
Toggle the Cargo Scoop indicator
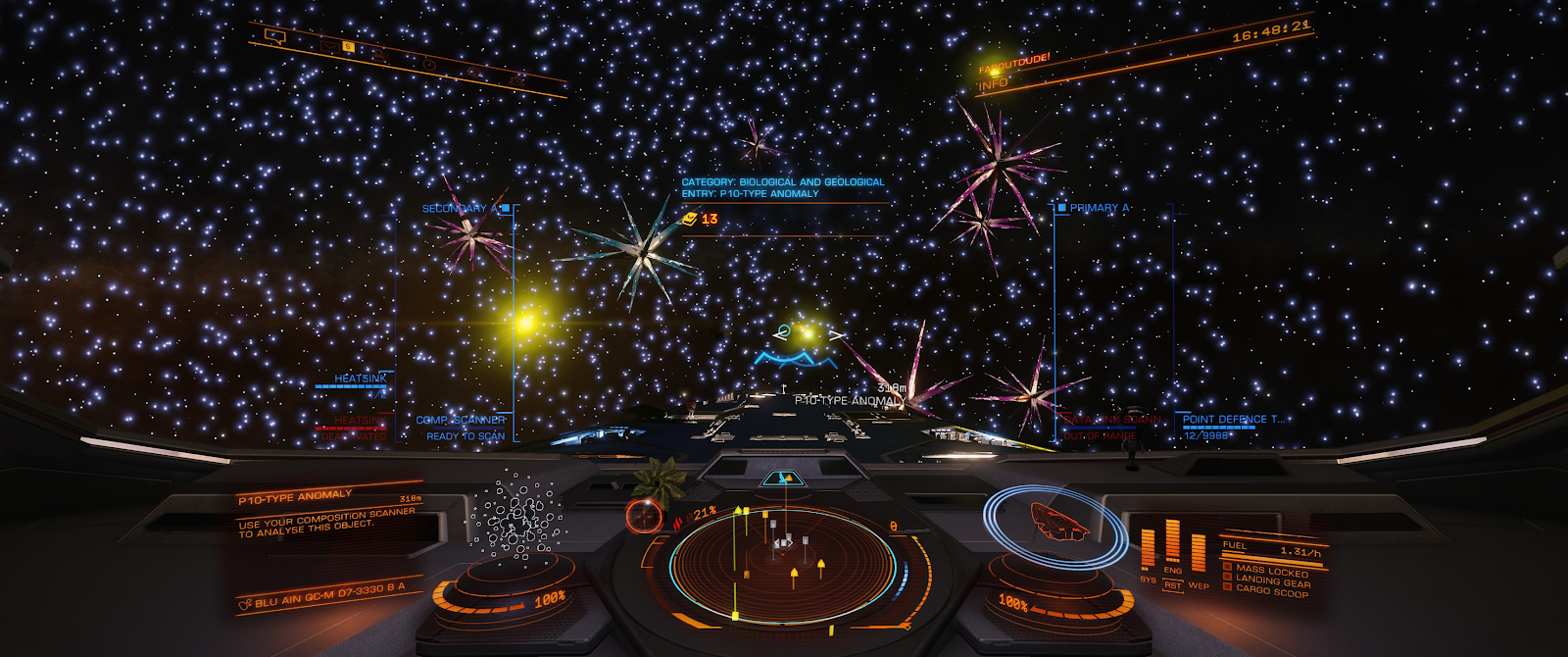tap(1271, 592)
